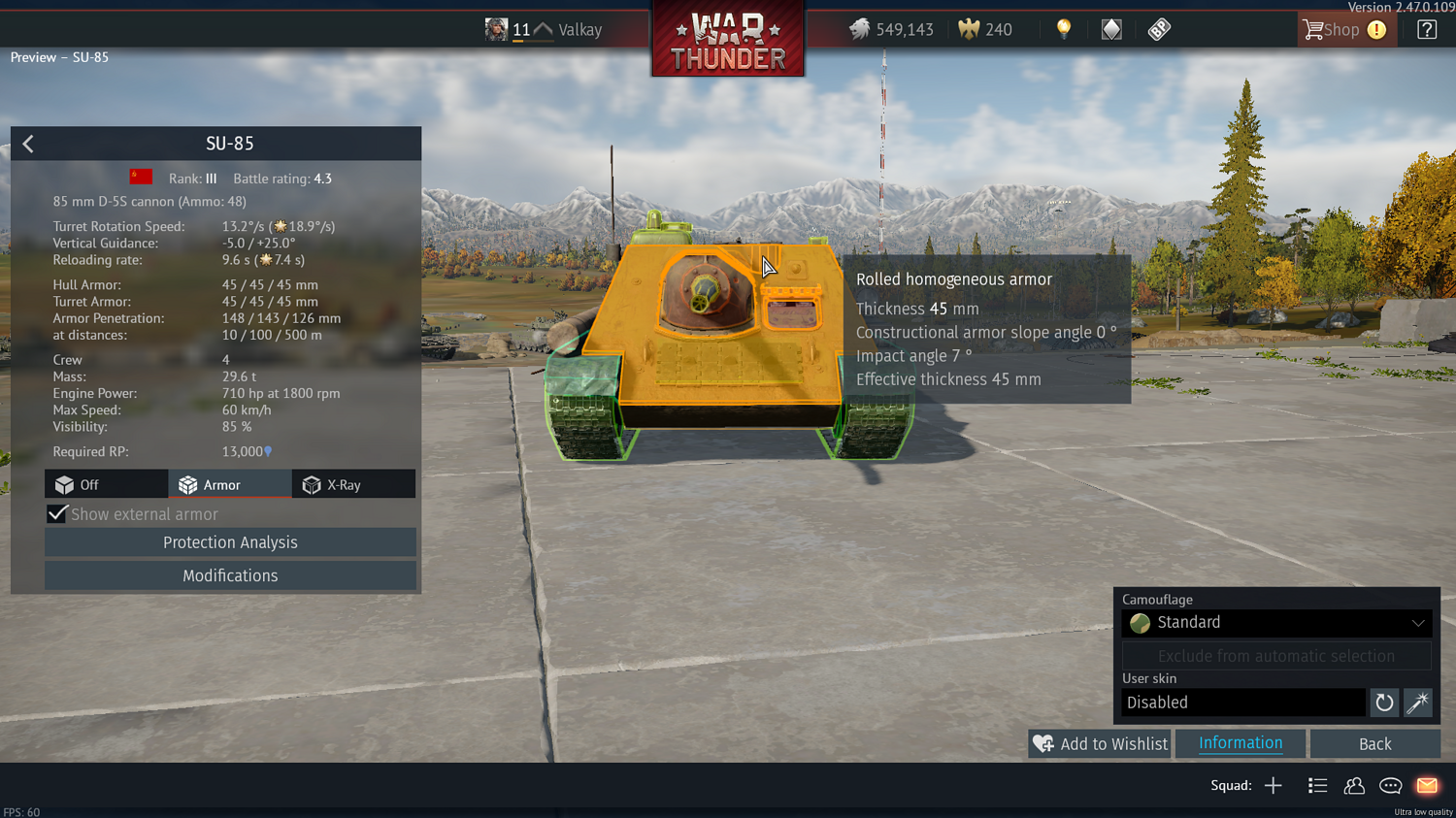The height and width of the screenshot is (818, 1456).
Task: Click the User skin Disabled field
Action: pyautogui.click(x=1242, y=703)
